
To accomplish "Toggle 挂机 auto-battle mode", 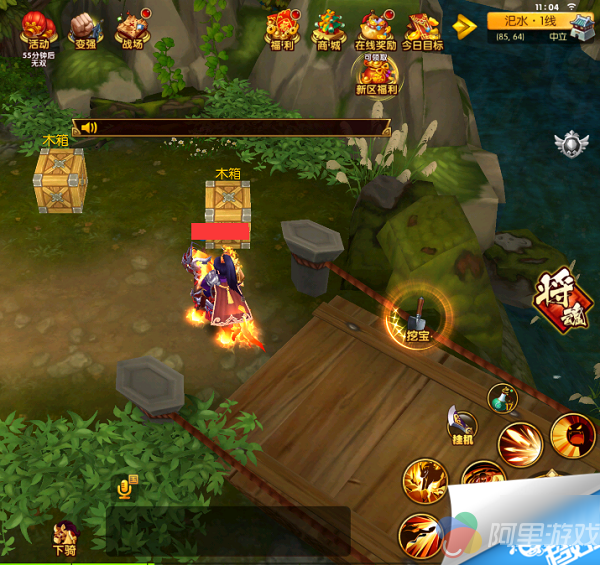I will tap(463, 426).
